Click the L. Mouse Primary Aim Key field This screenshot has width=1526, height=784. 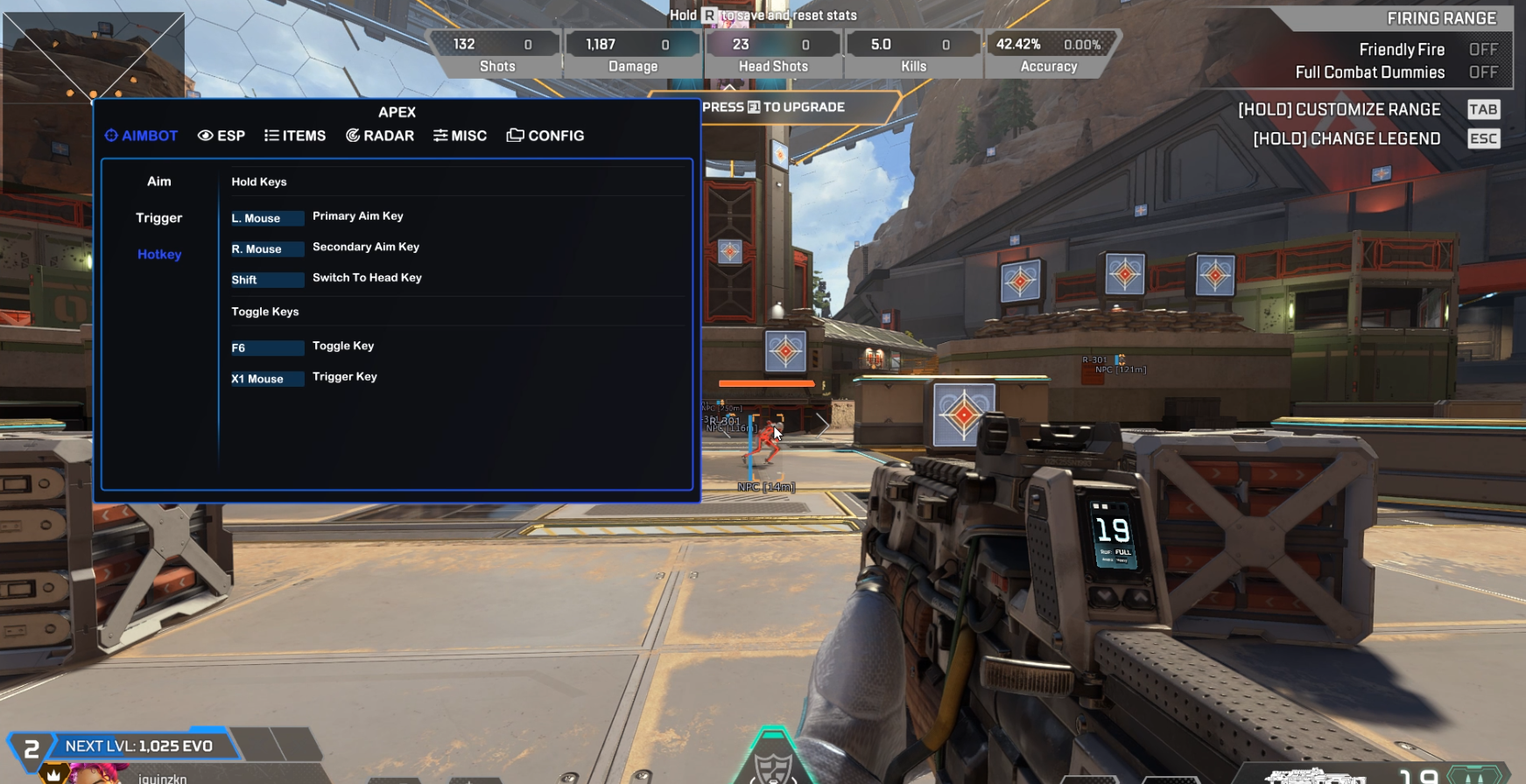coord(267,218)
